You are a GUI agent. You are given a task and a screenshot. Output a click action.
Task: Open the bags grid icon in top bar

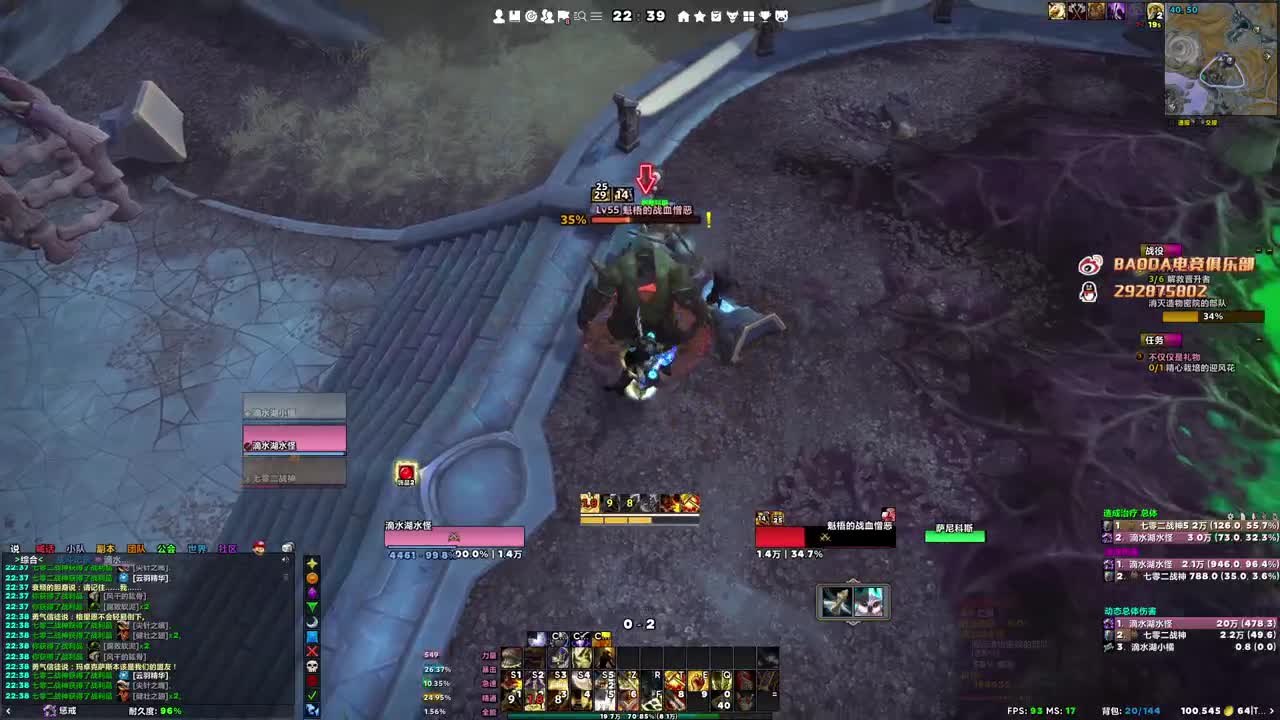pyautogui.click(x=751, y=15)
